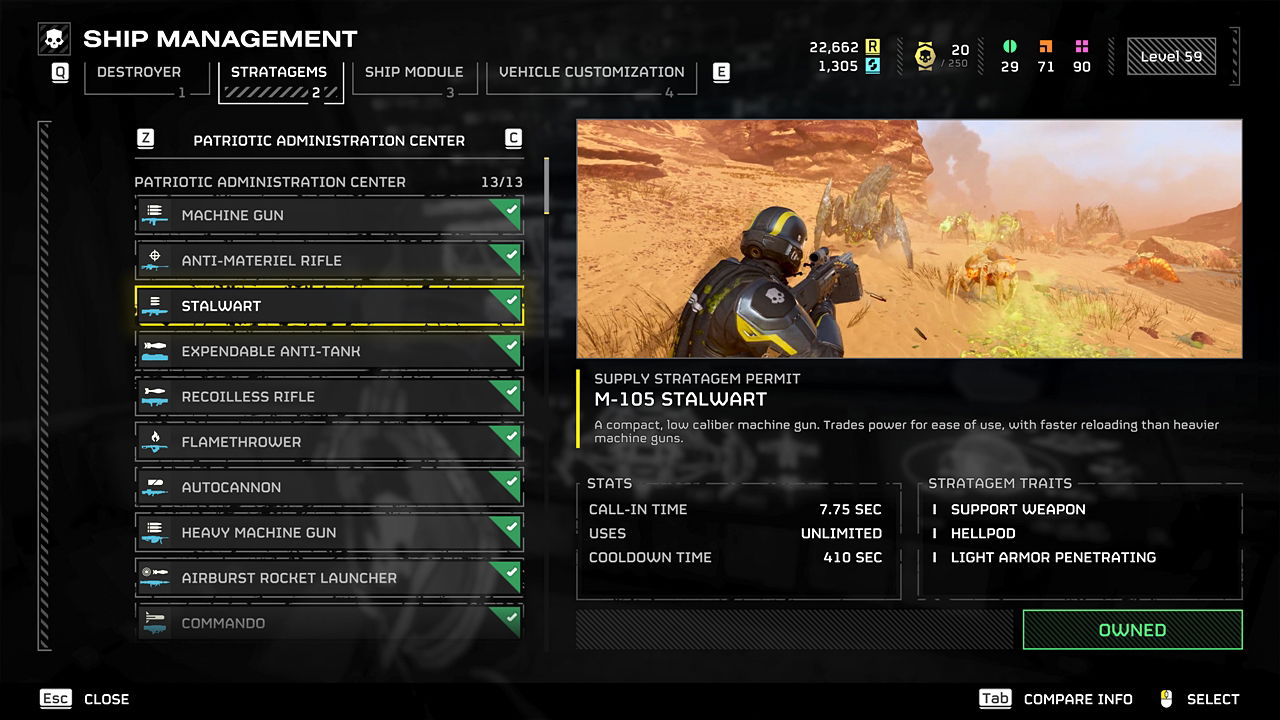Screen dimensions: 1280x720
Task: Pick the Expendable Anti-Tank stratagem
Action: [x=328, y=351]
